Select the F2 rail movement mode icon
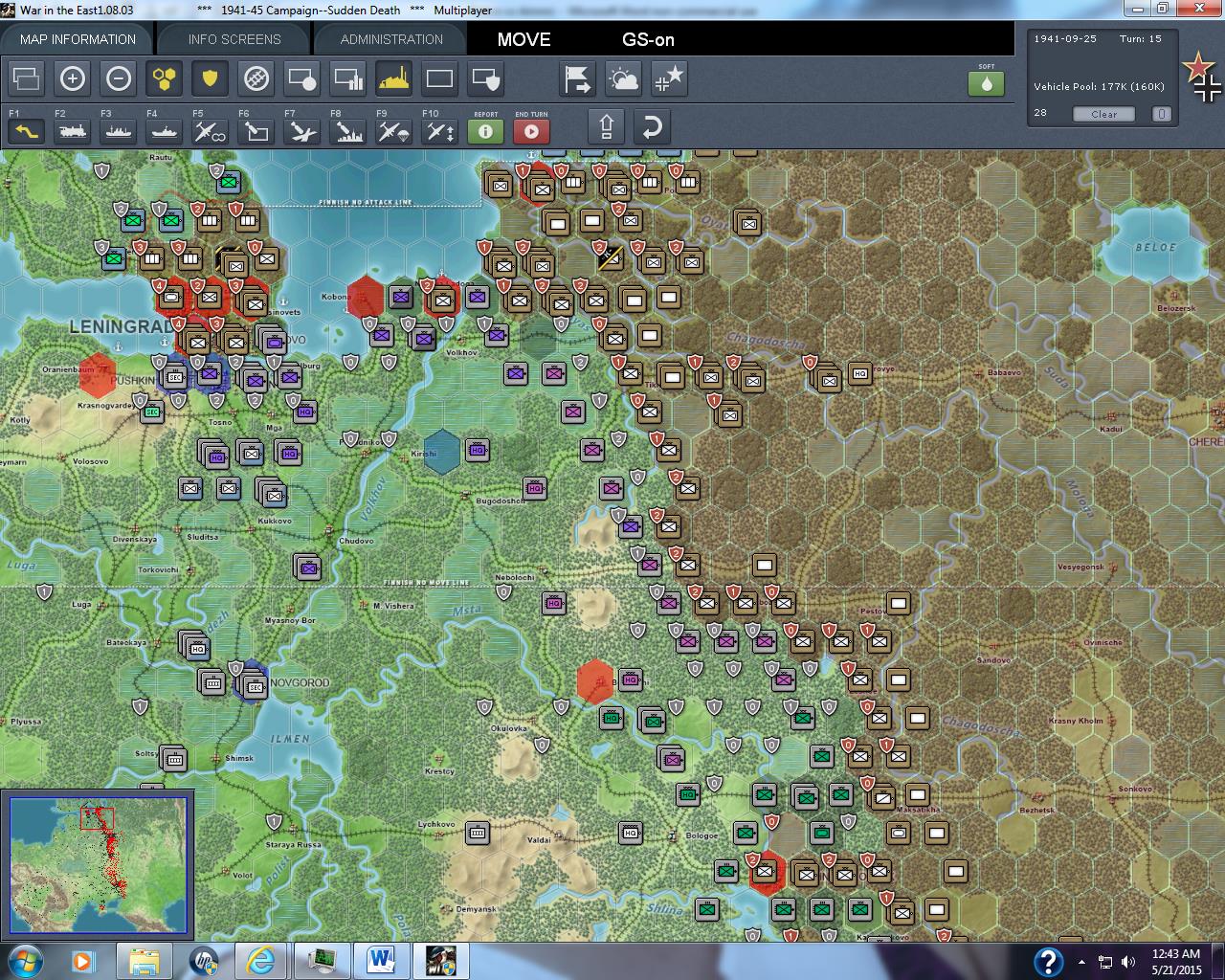The height and width of the screenshot is (980, 1225). [73, 131]
